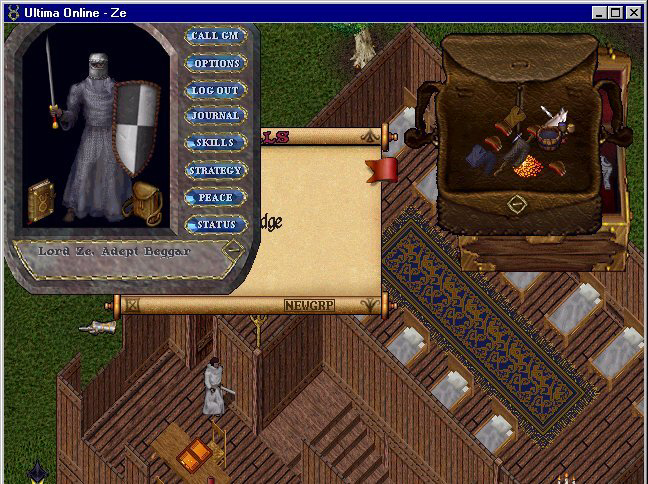Show the SKILLS list

(214, 143)
